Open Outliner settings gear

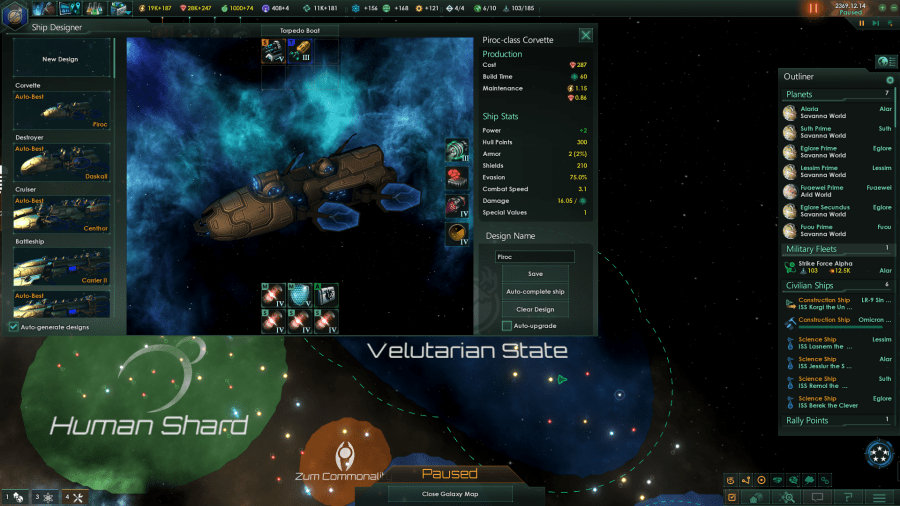click(x=890, y=80)
